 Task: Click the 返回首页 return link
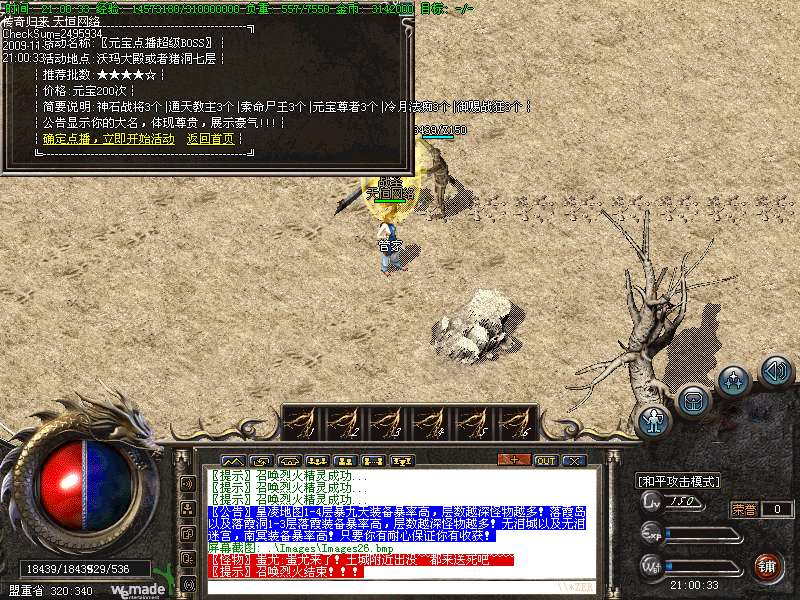pyautogui.click(x=210, y=139)
